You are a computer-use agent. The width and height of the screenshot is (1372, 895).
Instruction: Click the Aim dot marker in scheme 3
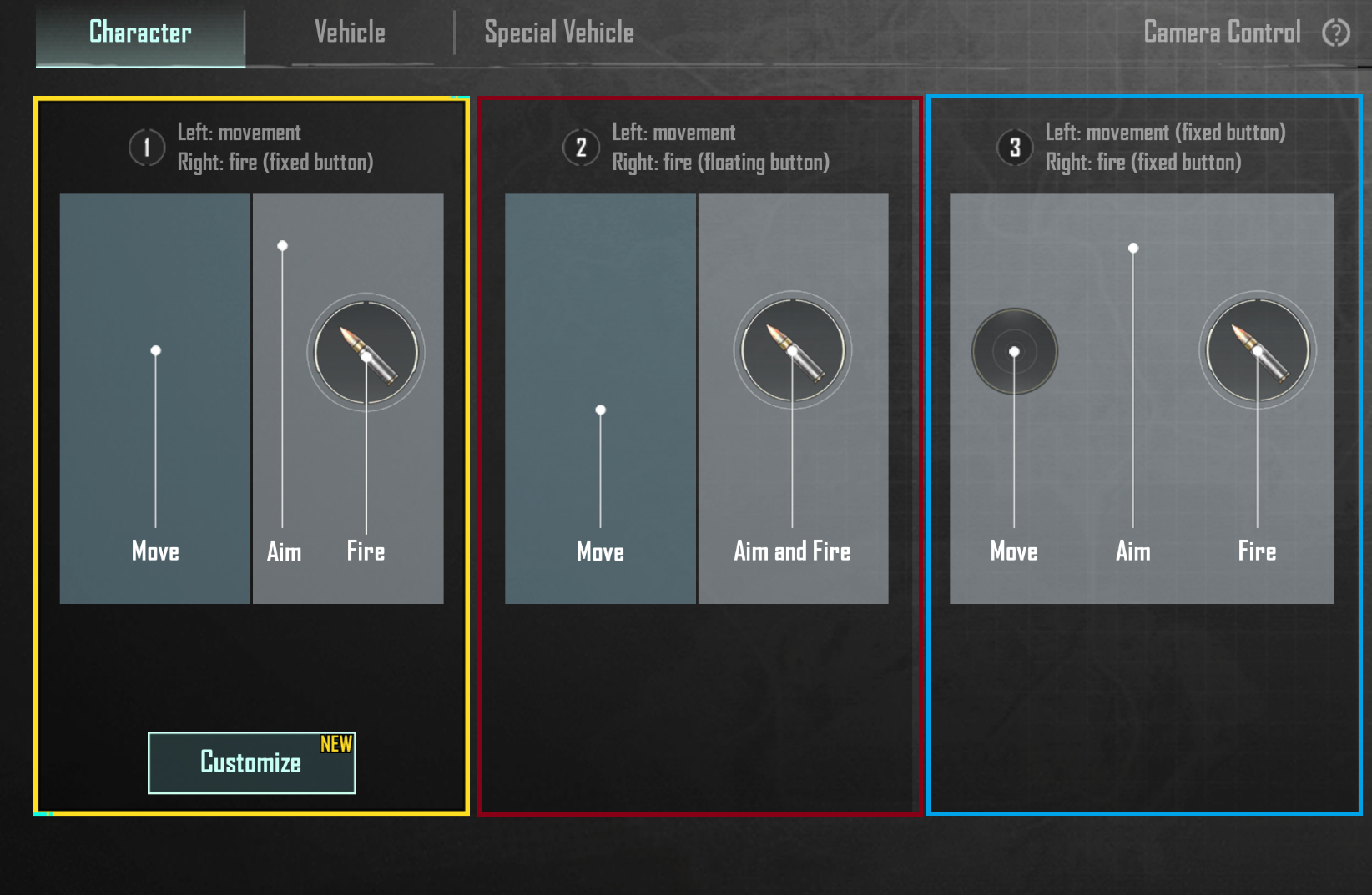pyautogui.click(x=1133, y=248)
